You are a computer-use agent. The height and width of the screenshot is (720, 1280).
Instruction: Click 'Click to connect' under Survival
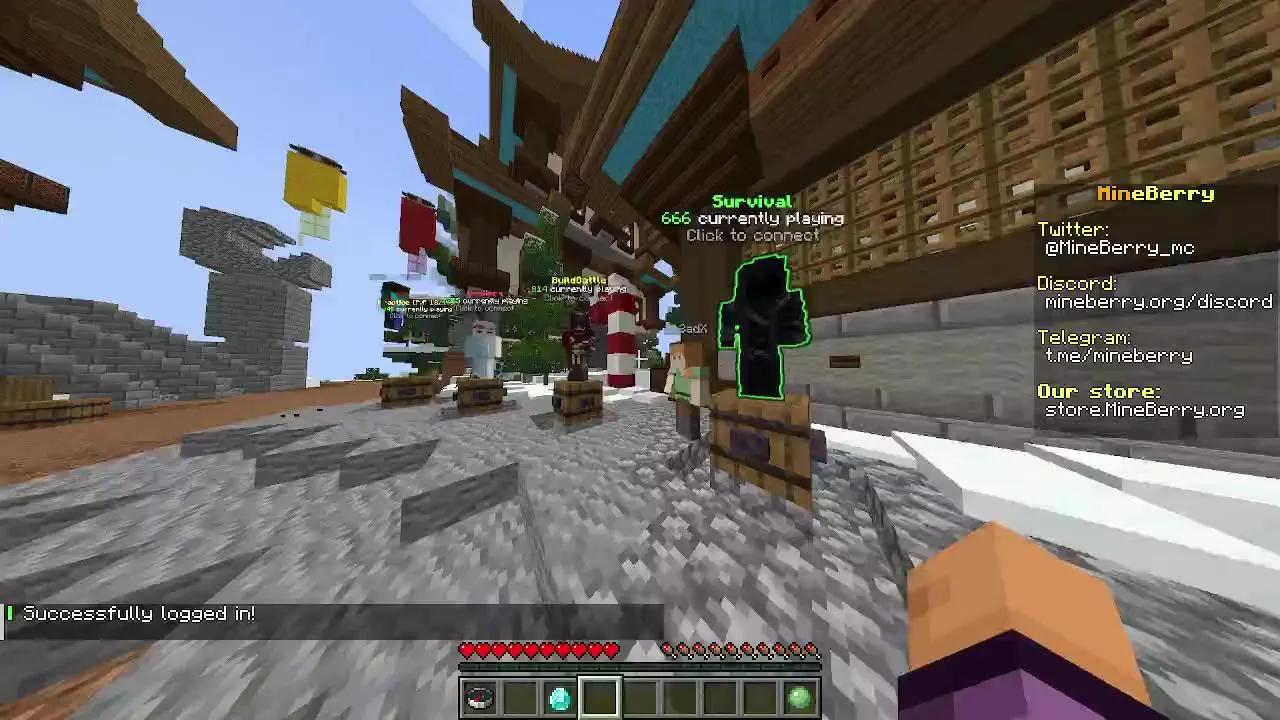753,235
